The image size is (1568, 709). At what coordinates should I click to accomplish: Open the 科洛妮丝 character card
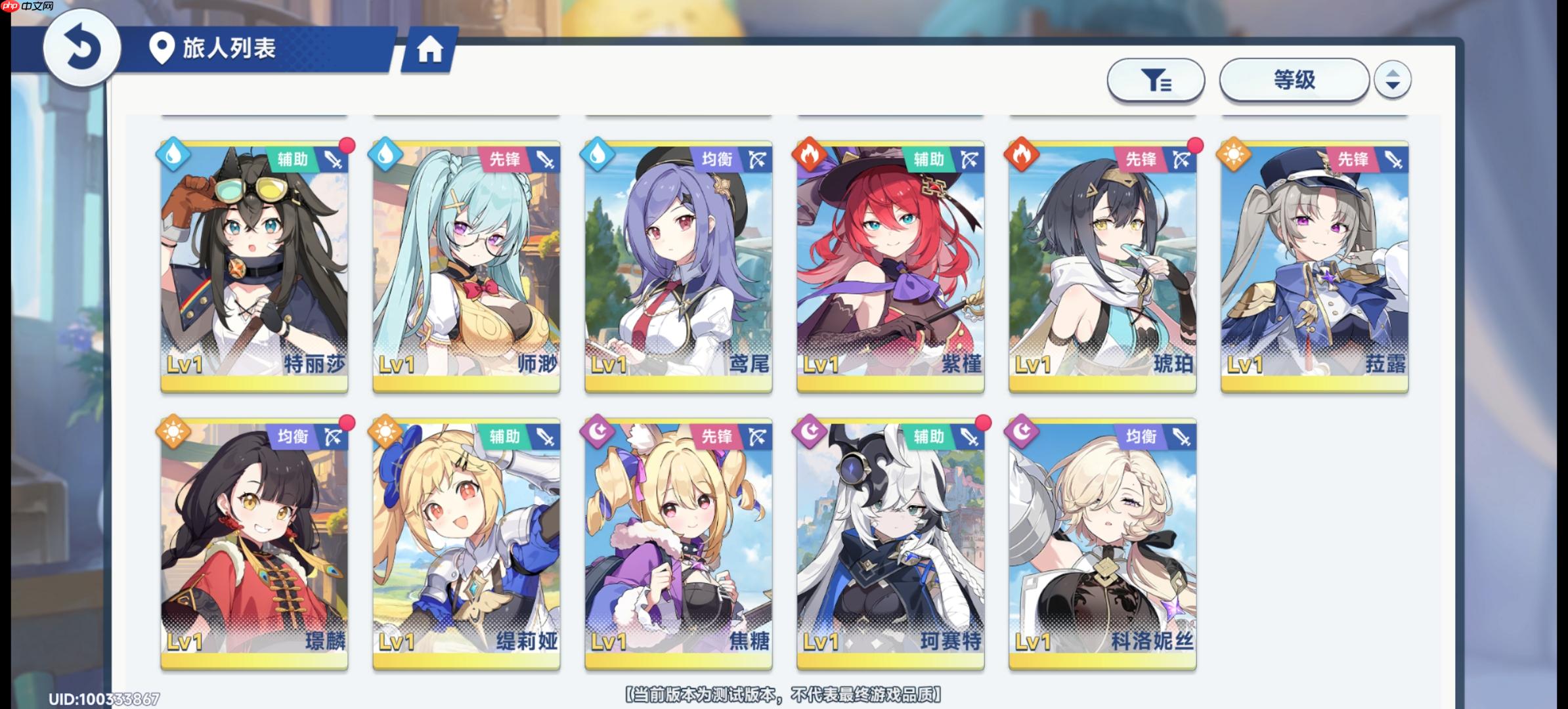1102,544
